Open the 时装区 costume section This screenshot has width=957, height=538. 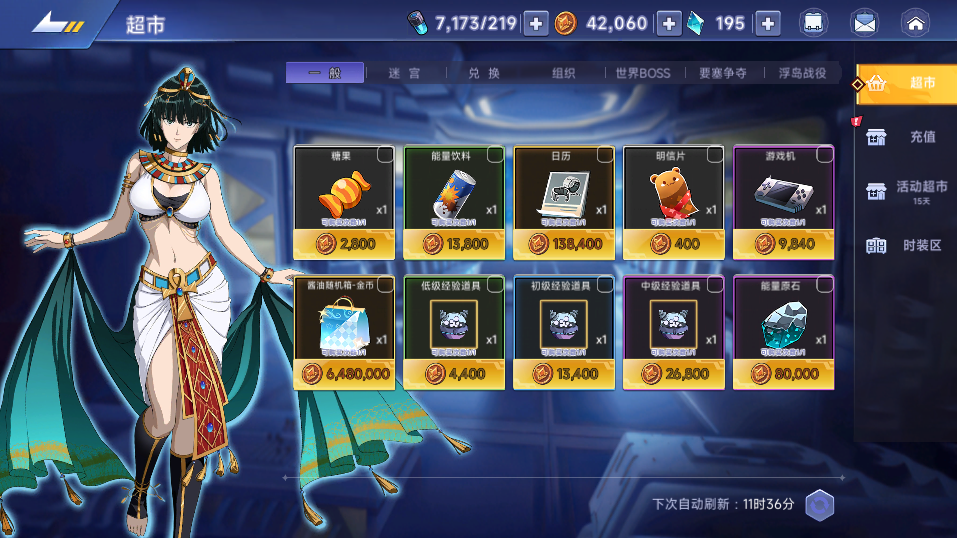[x=908, y=245]
